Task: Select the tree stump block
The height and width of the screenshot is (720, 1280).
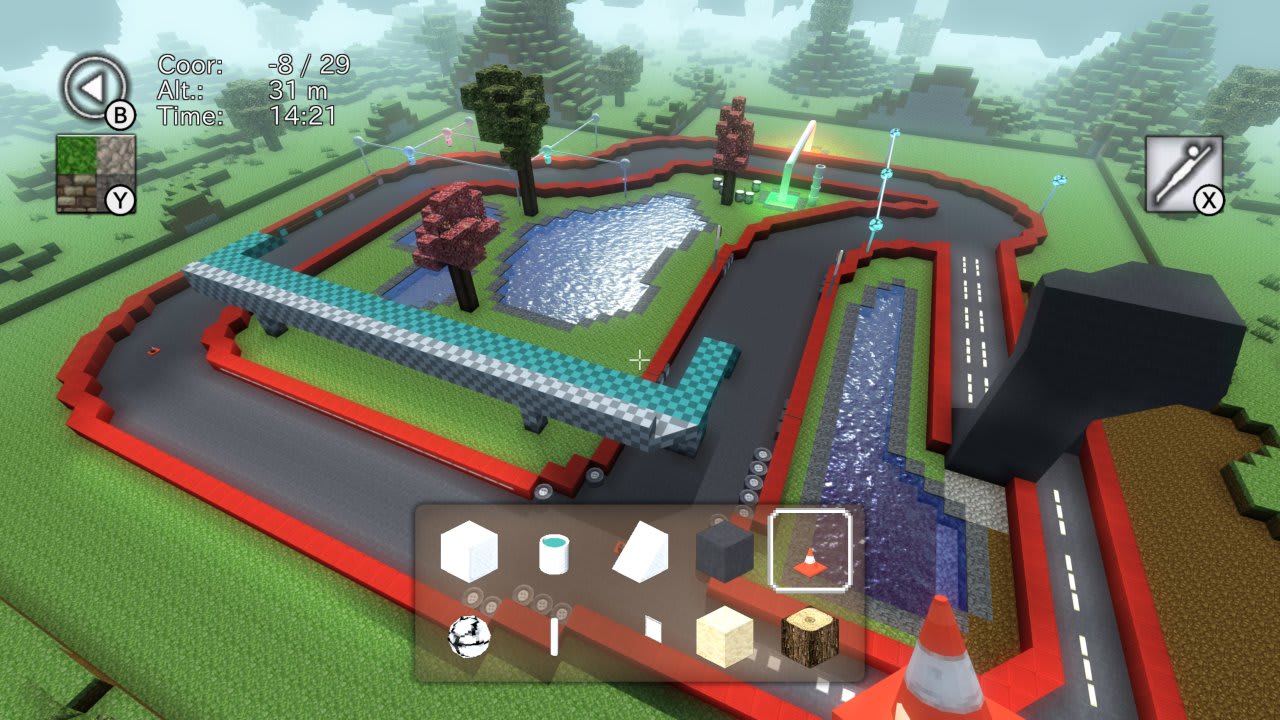Action: pyautogui.click(x=810, y=636)
